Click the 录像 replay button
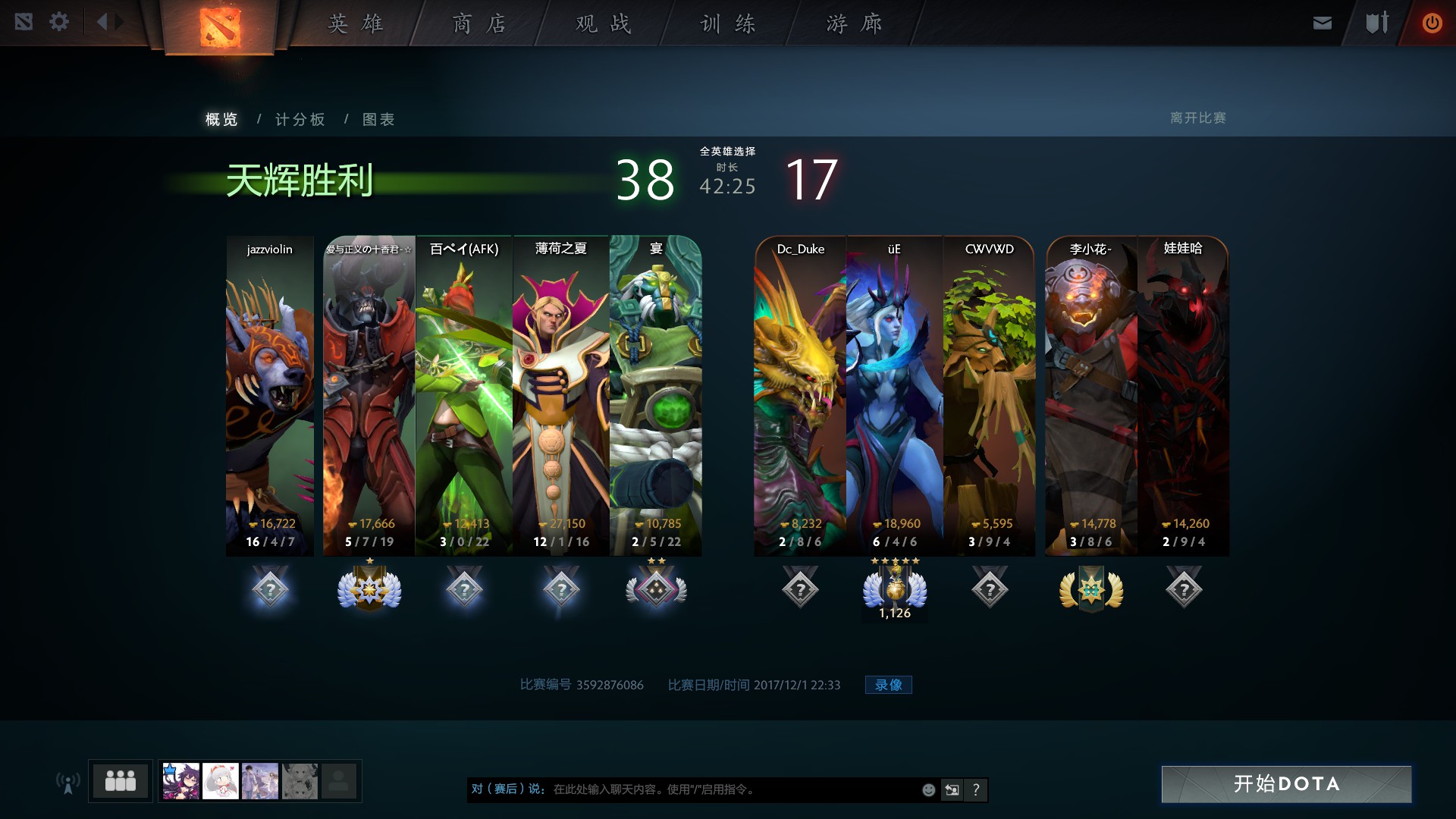 pyautogui.click(x=888, y=684)
